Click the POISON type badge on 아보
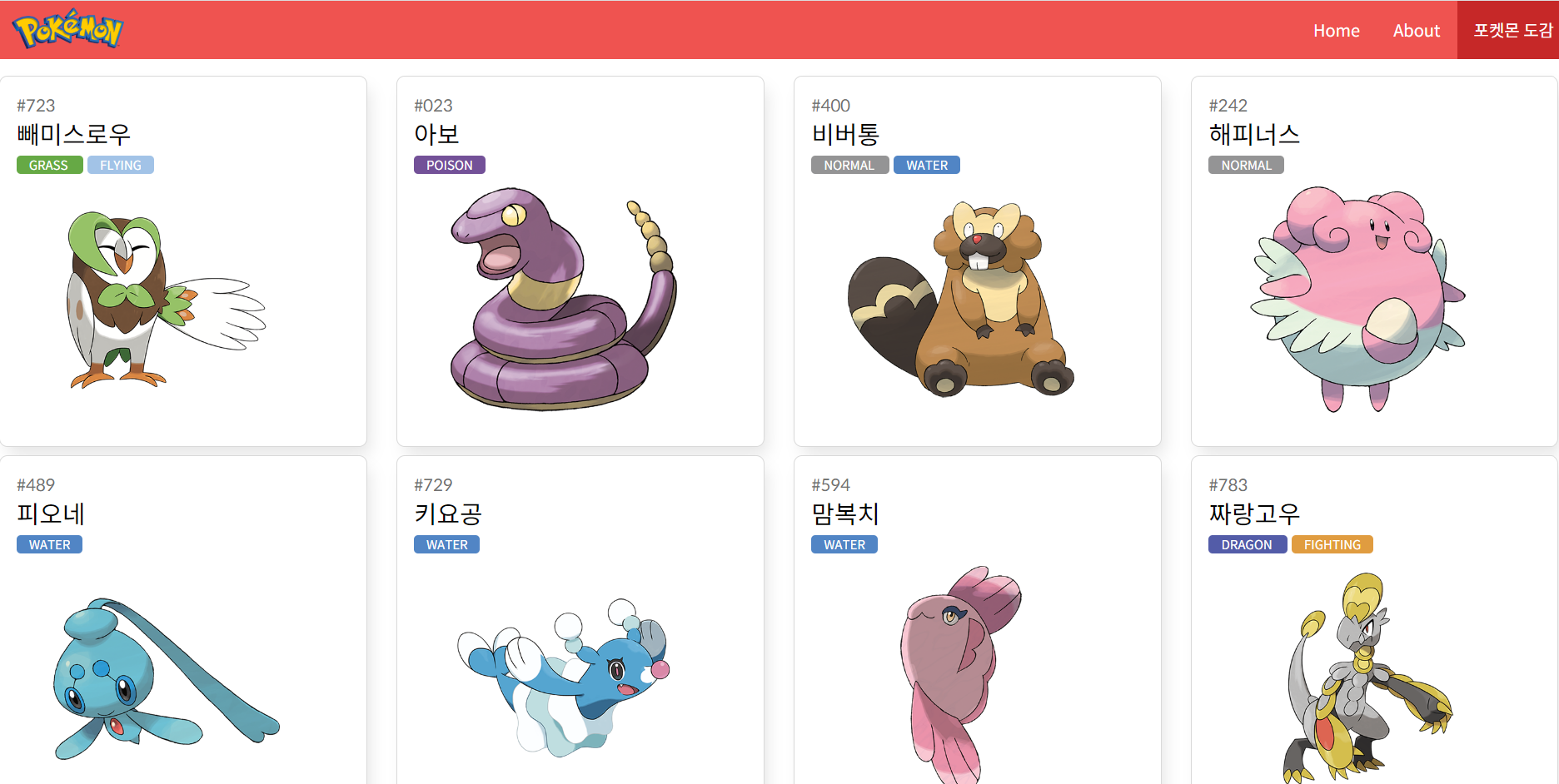The image size is (1559, 784). tap(449, 165)
